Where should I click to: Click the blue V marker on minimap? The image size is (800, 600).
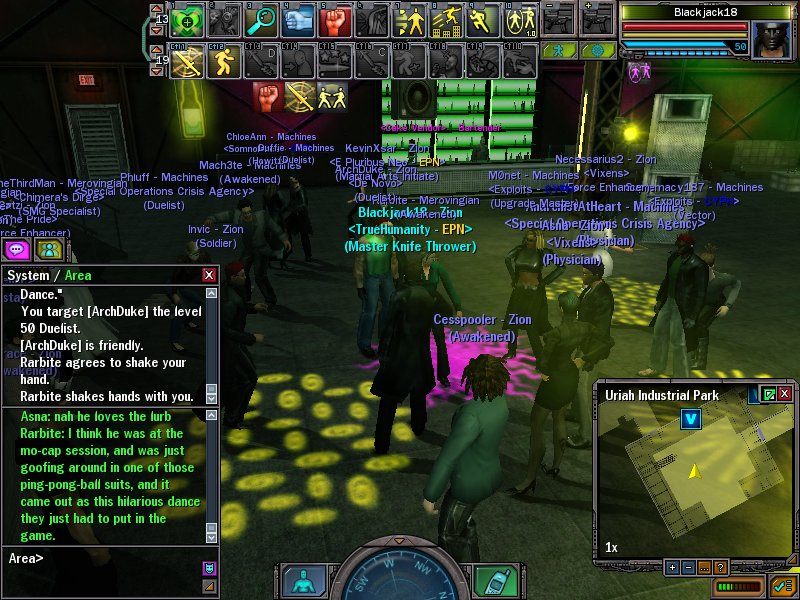689,419
